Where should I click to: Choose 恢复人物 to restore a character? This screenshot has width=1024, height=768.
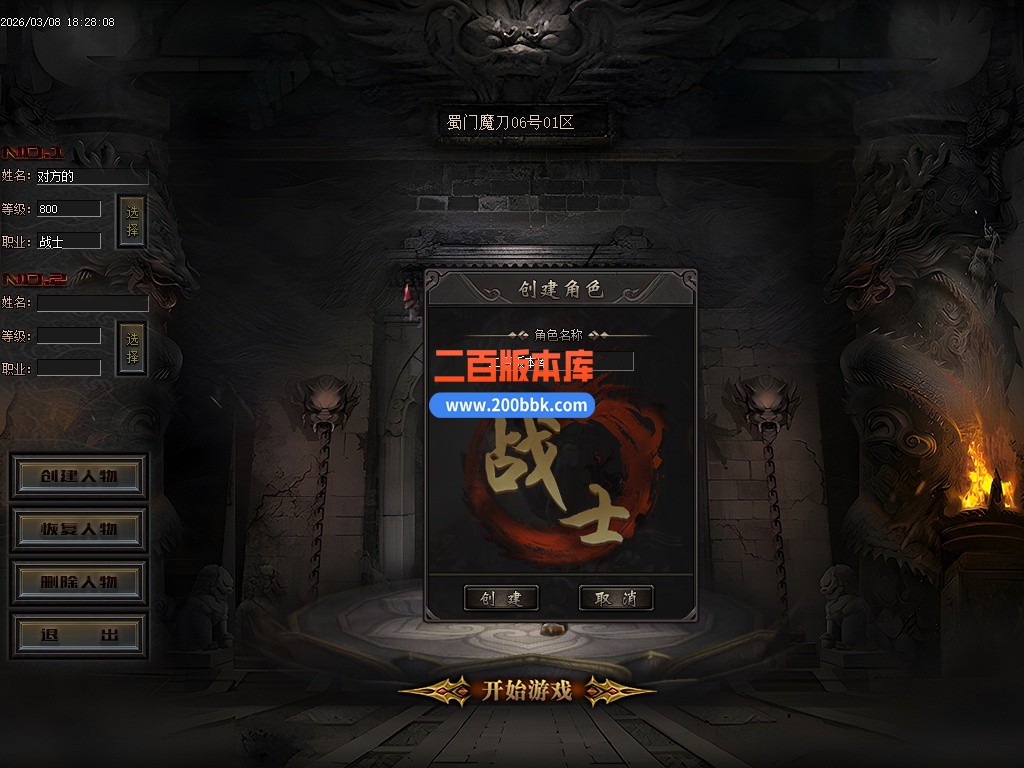click(x=79, y=529)
